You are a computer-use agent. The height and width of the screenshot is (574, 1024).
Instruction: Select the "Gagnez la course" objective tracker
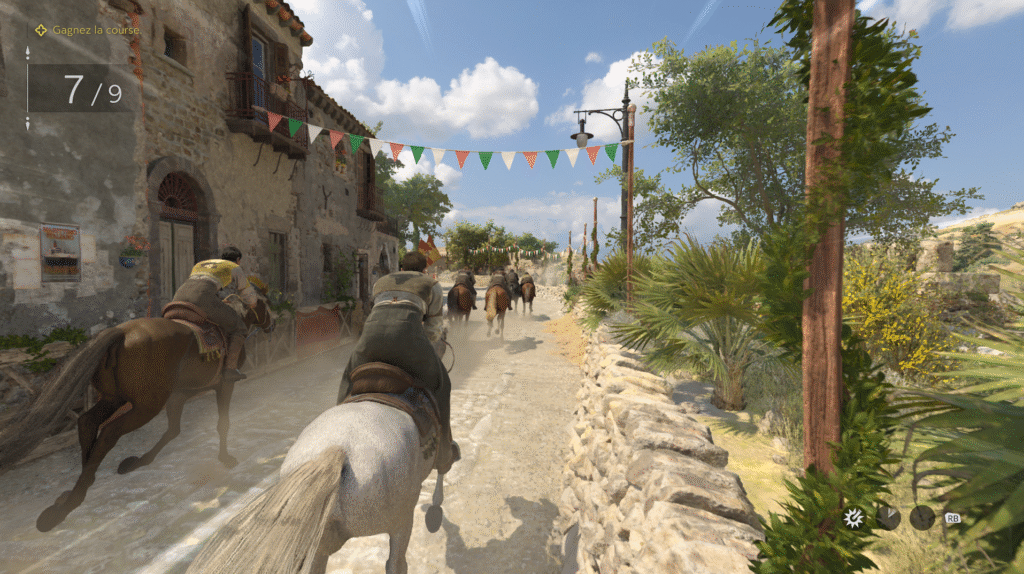pos(87,30)
